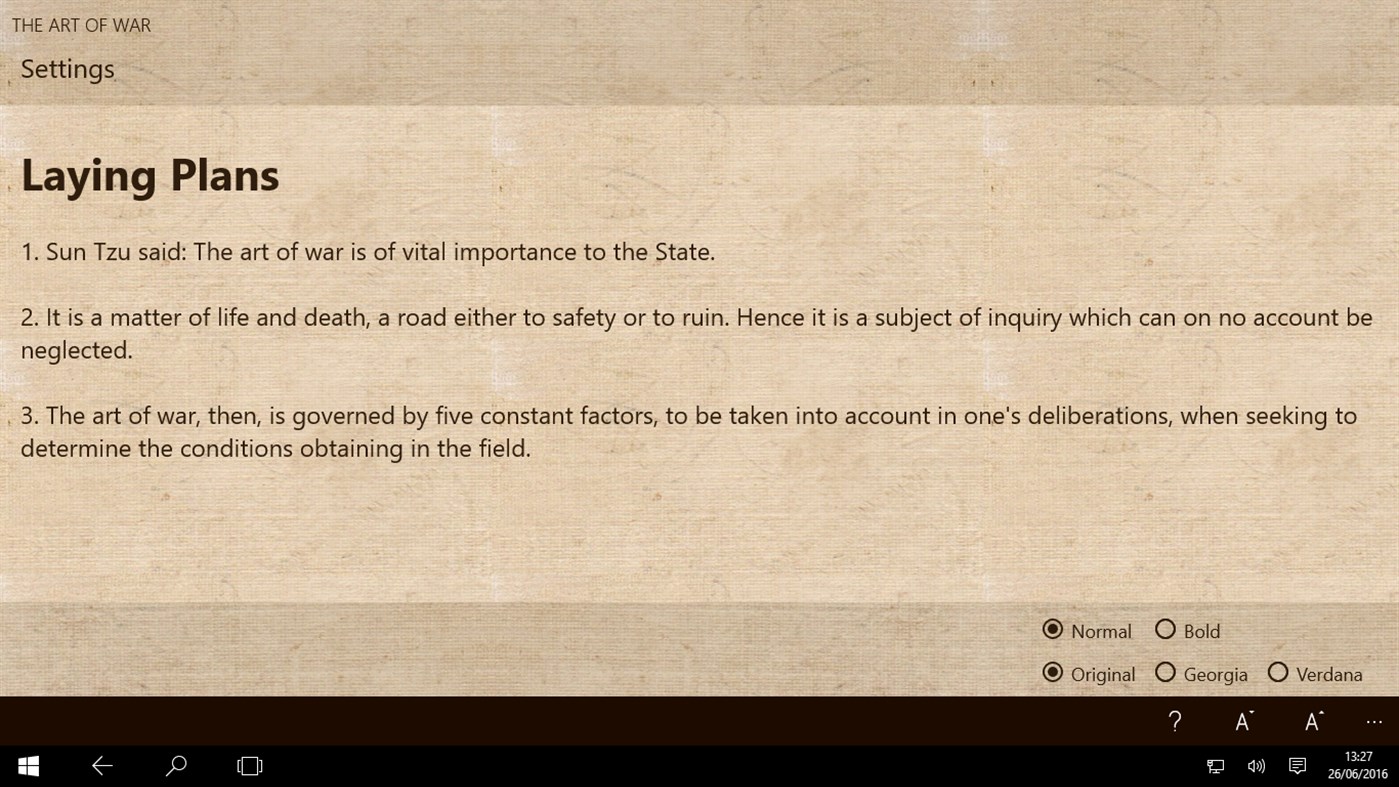The width and height of the screenshot is (1399, 787).
Task: Click THE ART OF WAR app title
Action: (x=81, y=25)
